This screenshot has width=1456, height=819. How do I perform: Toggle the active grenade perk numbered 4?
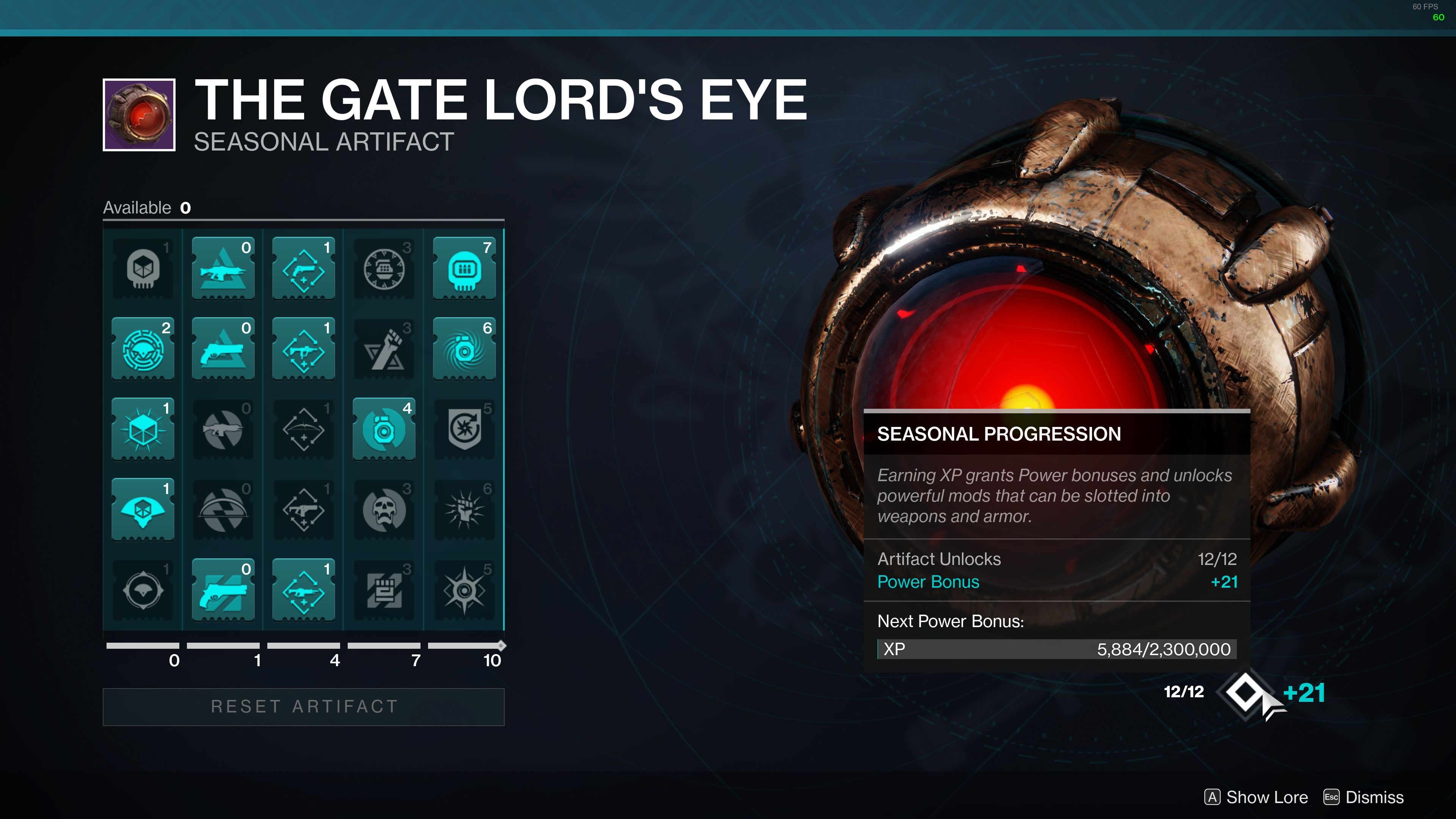(384, 429)
